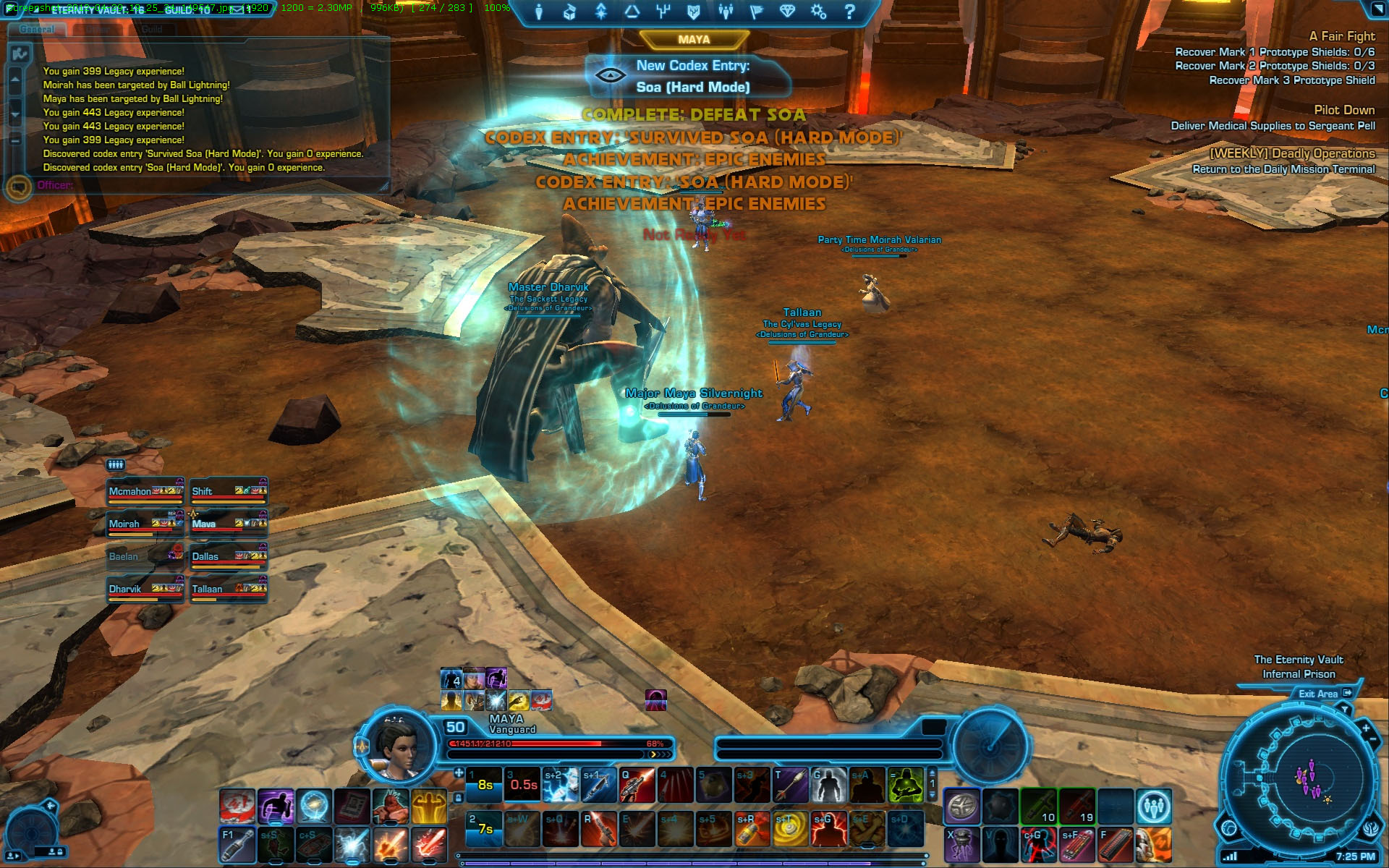Screen dimensions: 1389x868
Task: Switch to the General chat tab
Action: click(37, 29)
